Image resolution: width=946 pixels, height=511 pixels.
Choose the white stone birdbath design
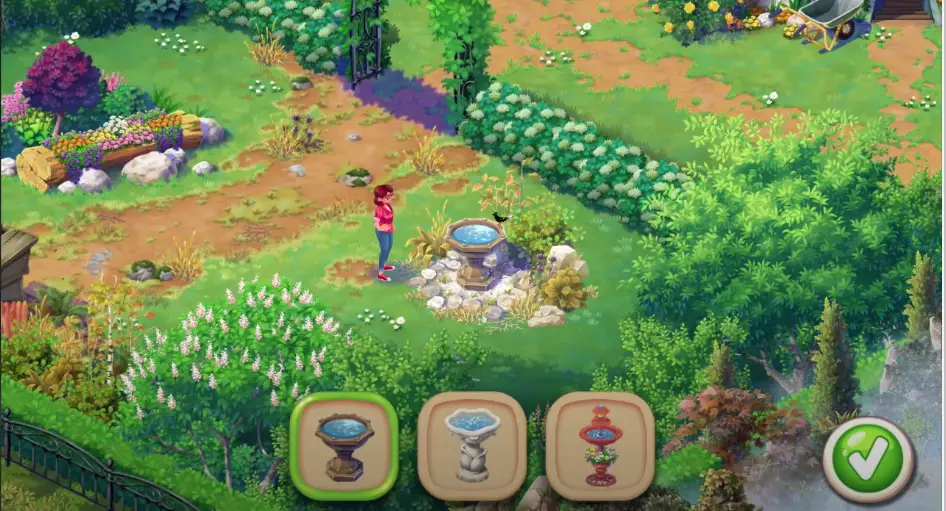click(x=472, y=446)
